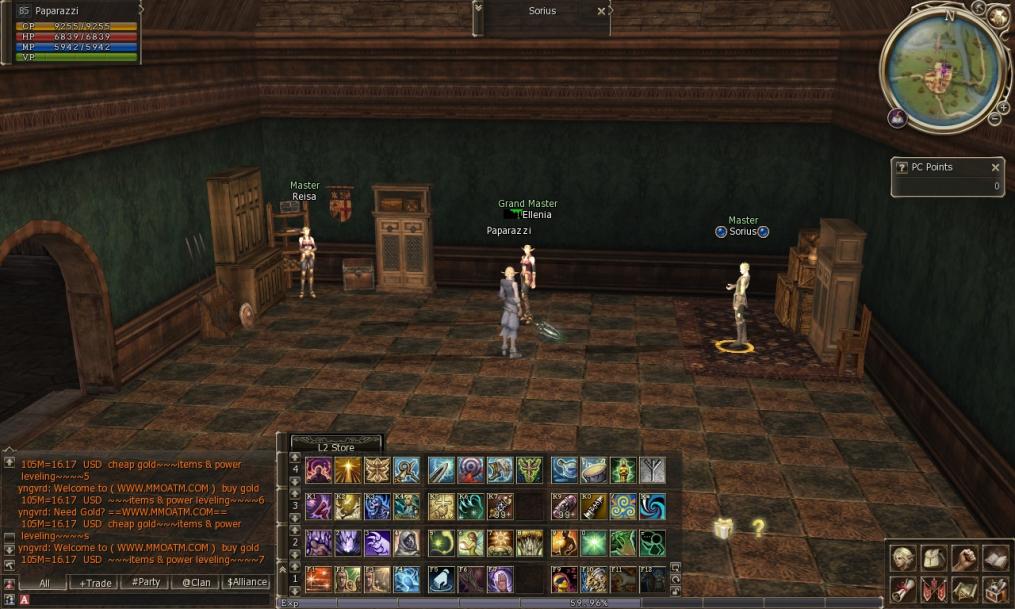Zoom out the minimap with minus button
1015x609 pixels.
[x=993, y=119]
